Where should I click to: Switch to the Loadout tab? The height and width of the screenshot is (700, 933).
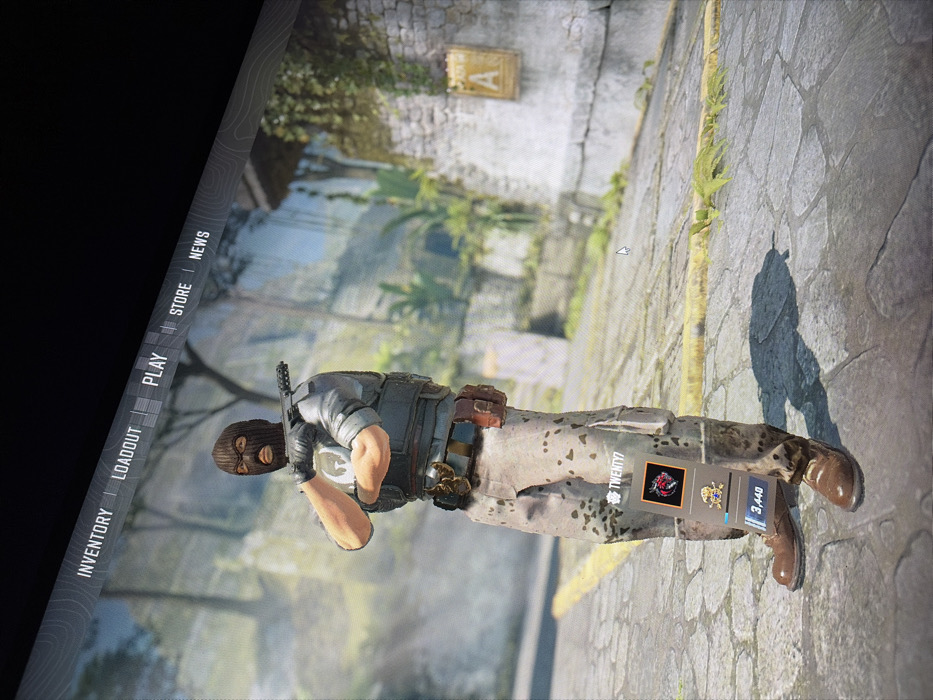click(128, 452)
